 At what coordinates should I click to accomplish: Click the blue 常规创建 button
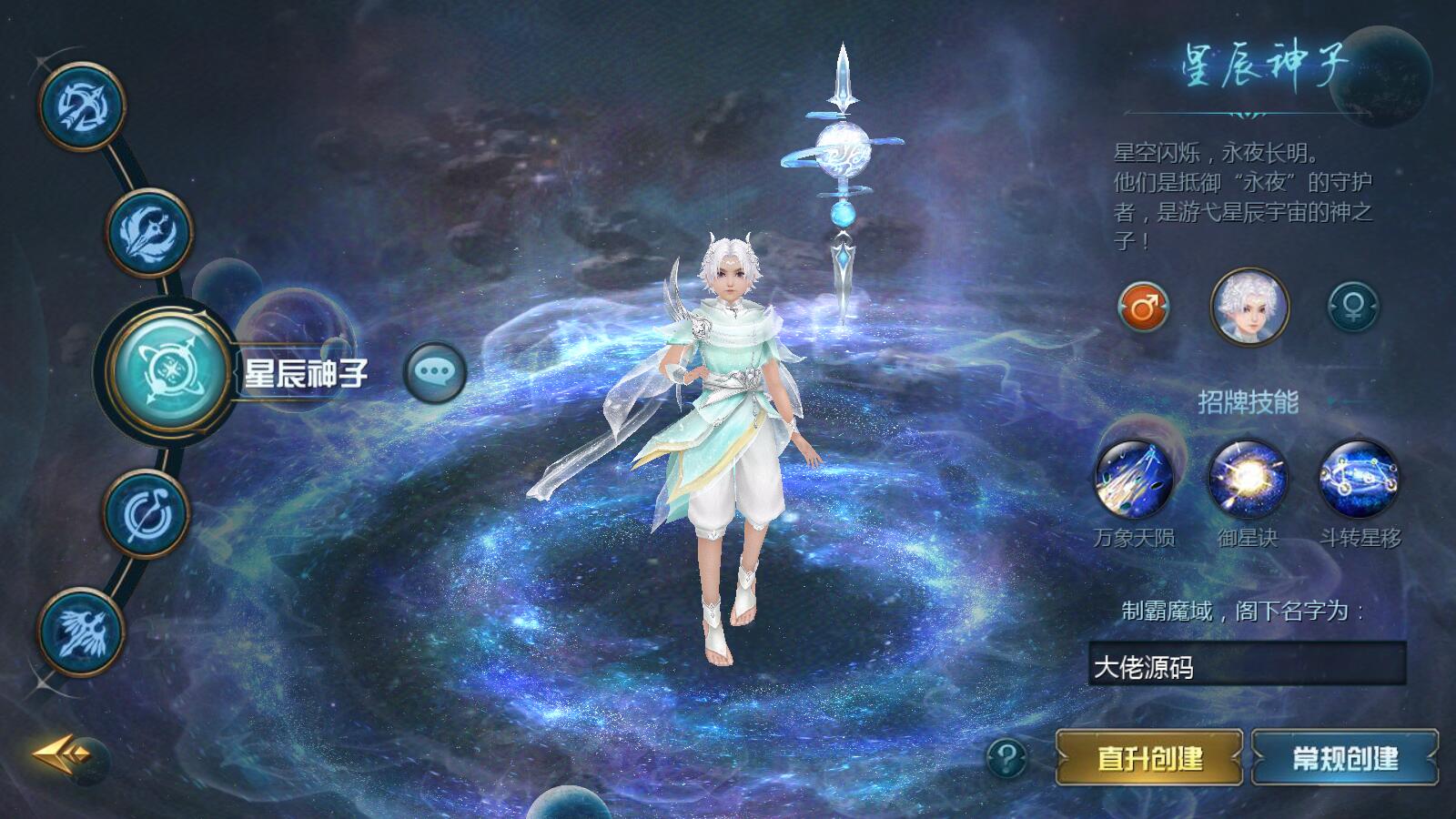[1345, 757]
